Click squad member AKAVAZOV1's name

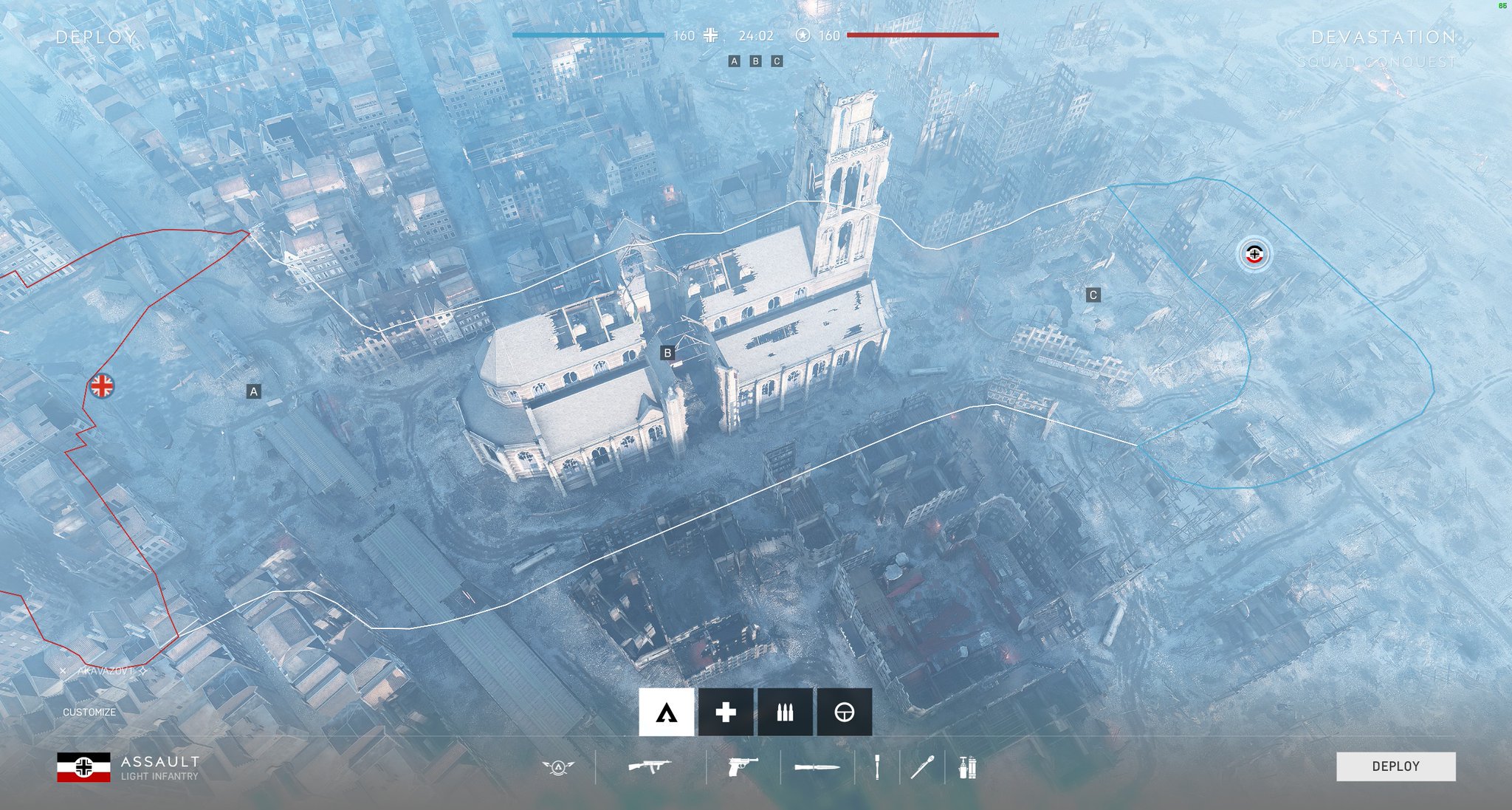point(106,671)
